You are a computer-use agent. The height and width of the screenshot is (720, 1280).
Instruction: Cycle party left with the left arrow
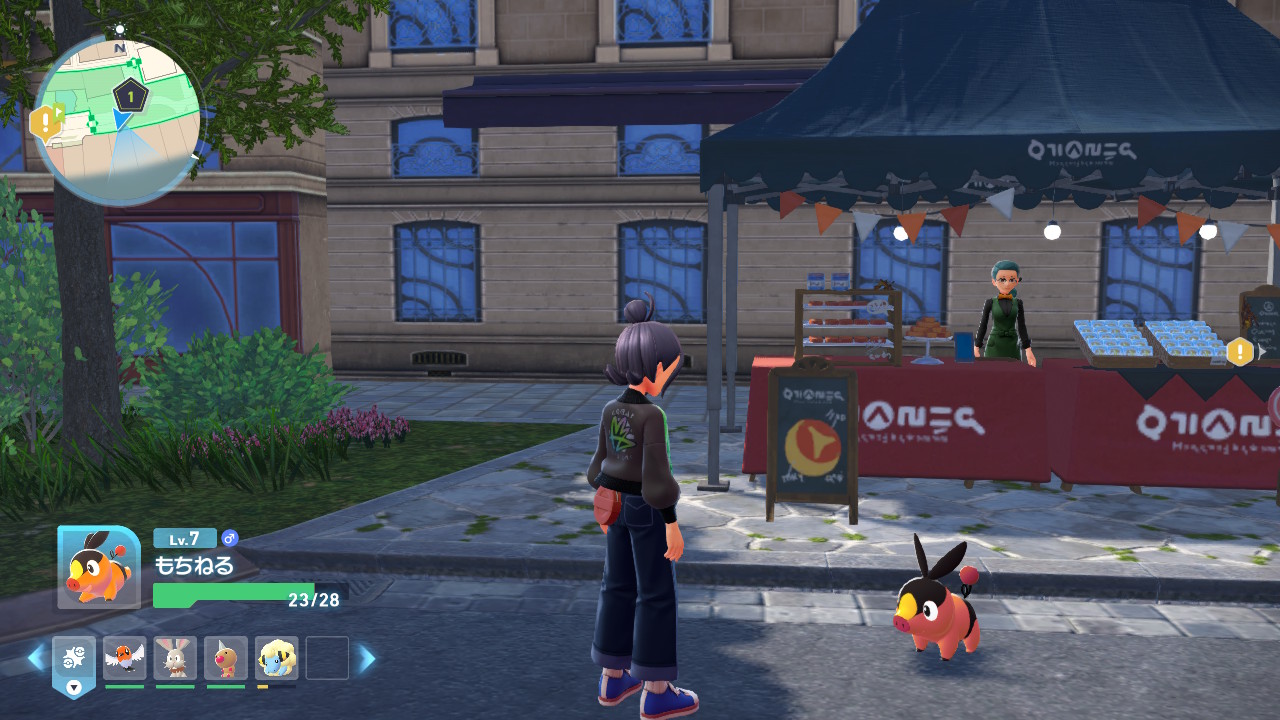pos(36,657)
